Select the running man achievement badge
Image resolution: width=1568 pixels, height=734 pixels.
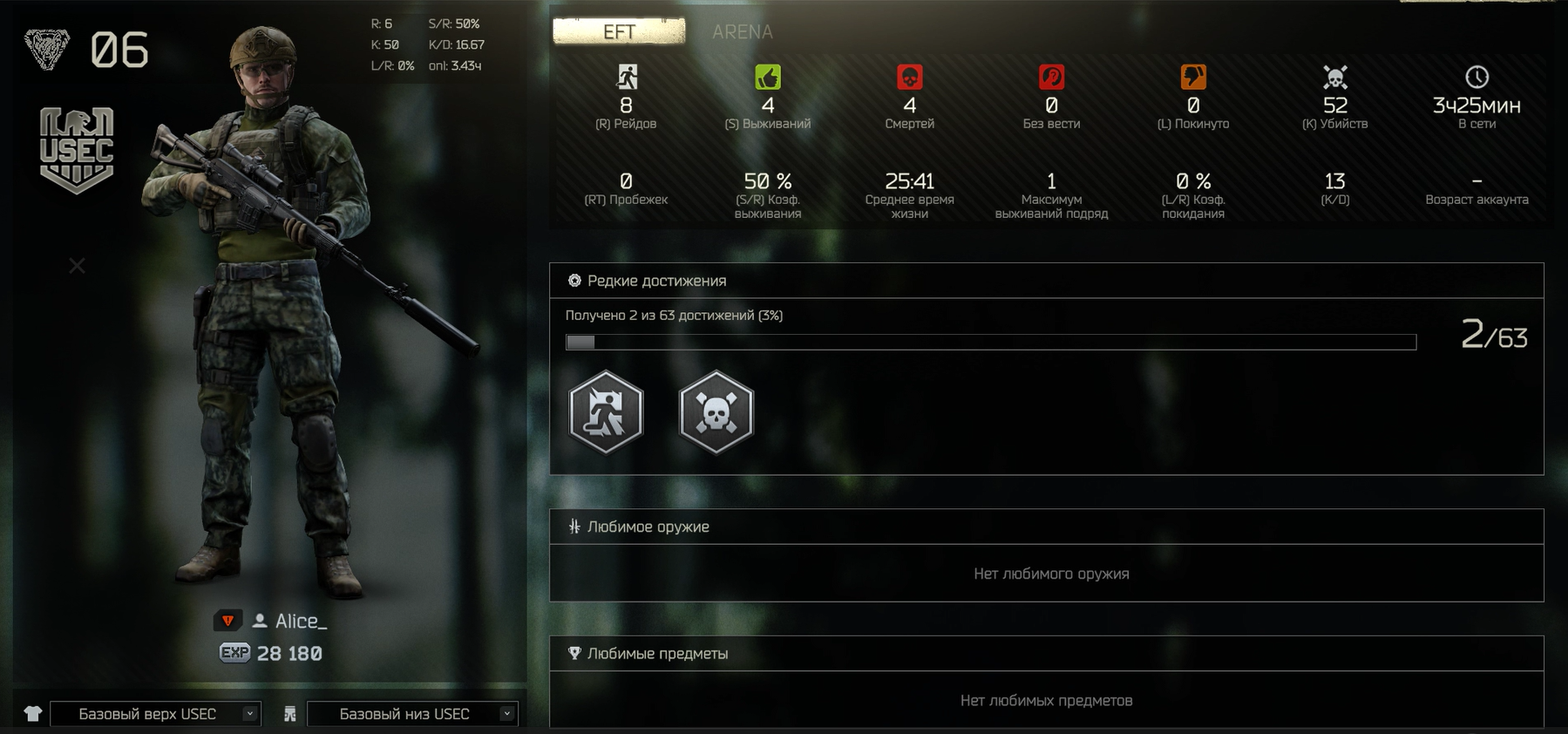pyautogui.click(x=607, y=412)
